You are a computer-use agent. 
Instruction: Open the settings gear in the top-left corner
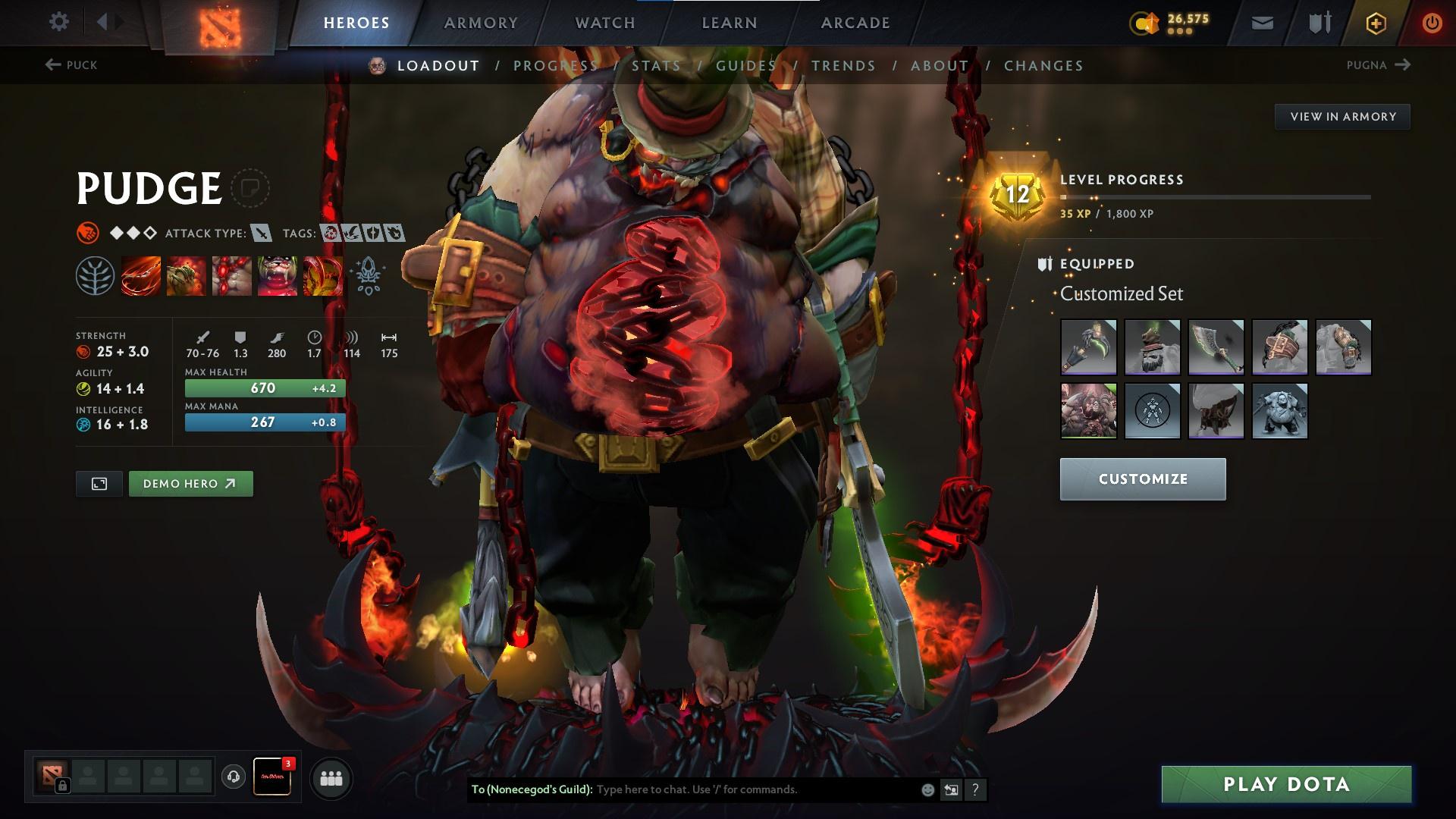point(58,21)
